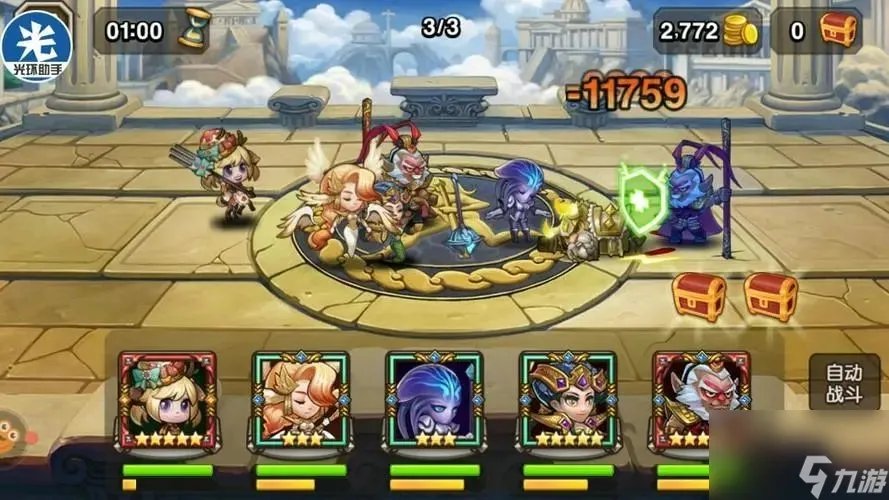Screen dimensions: 889x500
Task: Tap the red-faced monkey king portrait
Action: point(687,400)
